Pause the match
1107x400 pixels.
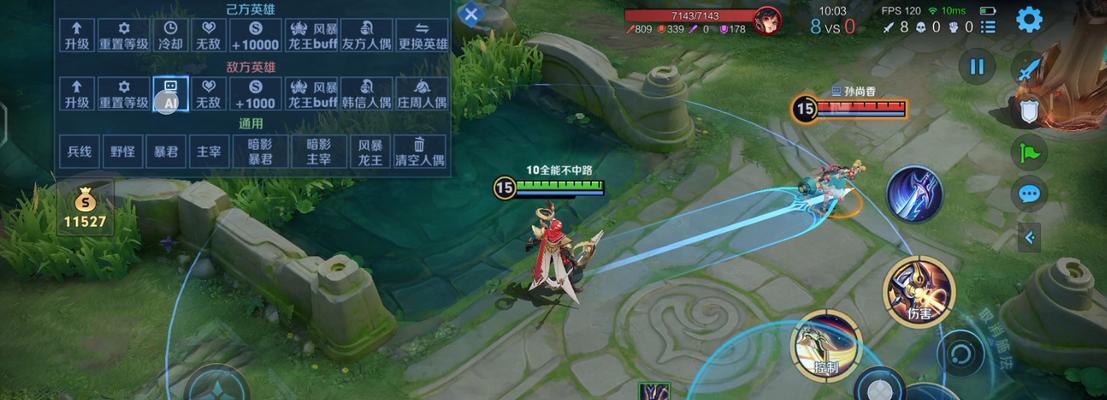click(977, 67)
